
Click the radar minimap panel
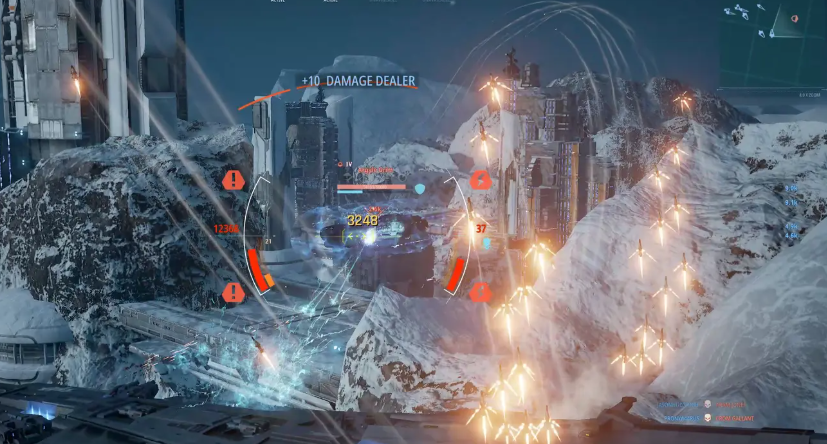pos(772,42)
